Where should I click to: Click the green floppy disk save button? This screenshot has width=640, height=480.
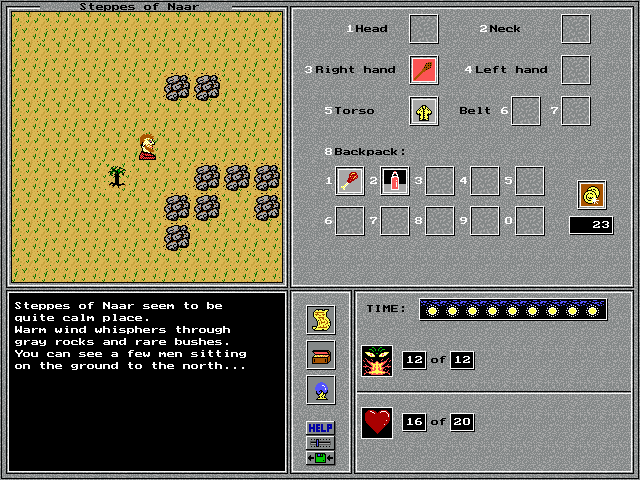pos(321,457)
